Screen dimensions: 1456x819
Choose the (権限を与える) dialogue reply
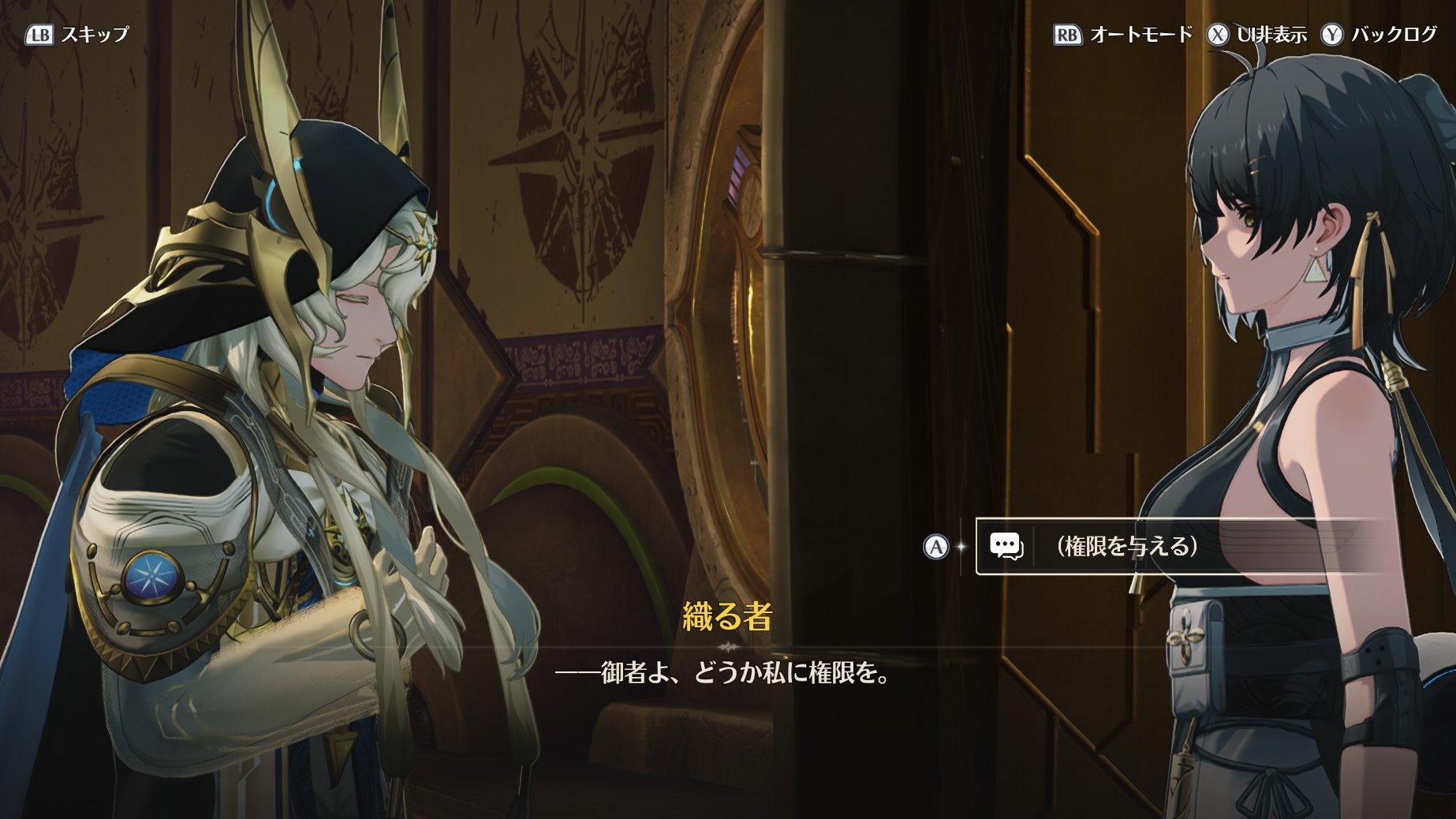[x=1128, y=546]
